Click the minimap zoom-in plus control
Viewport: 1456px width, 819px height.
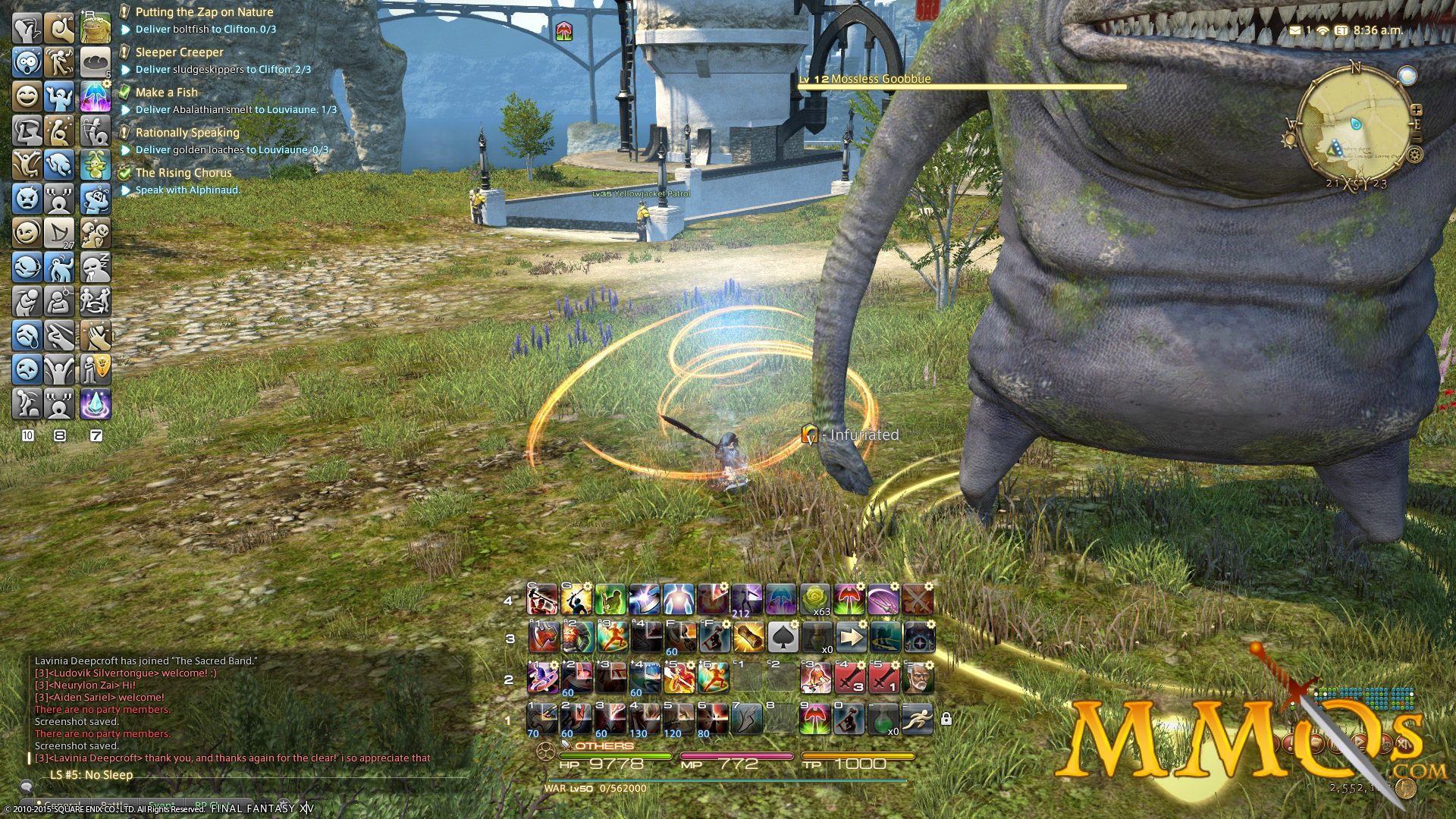(1417, 109)
